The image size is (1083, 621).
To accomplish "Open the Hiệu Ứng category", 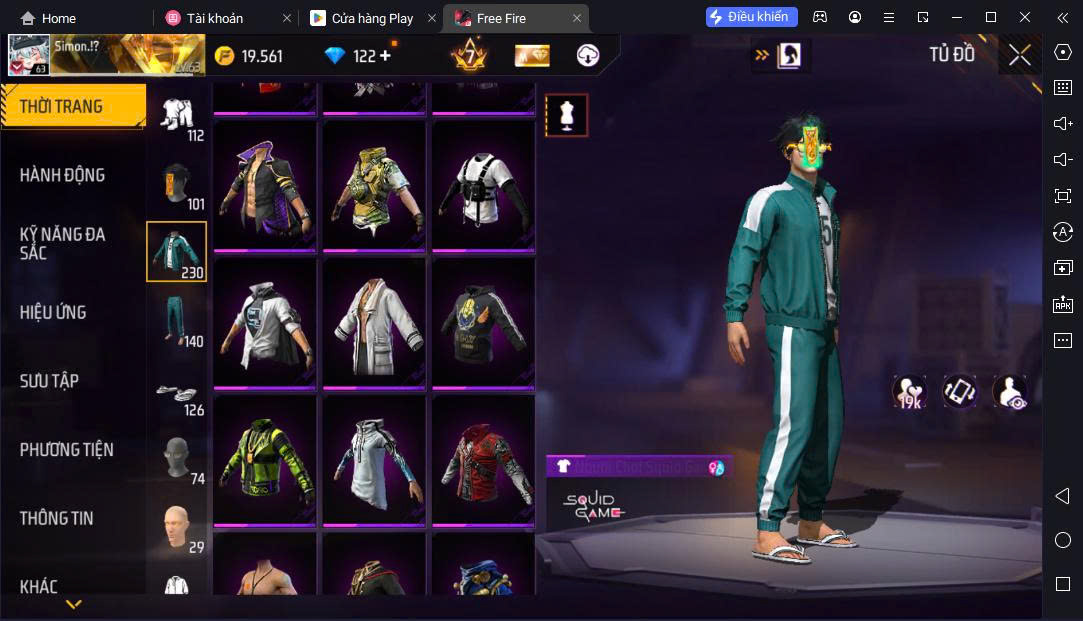I will 53,312.
